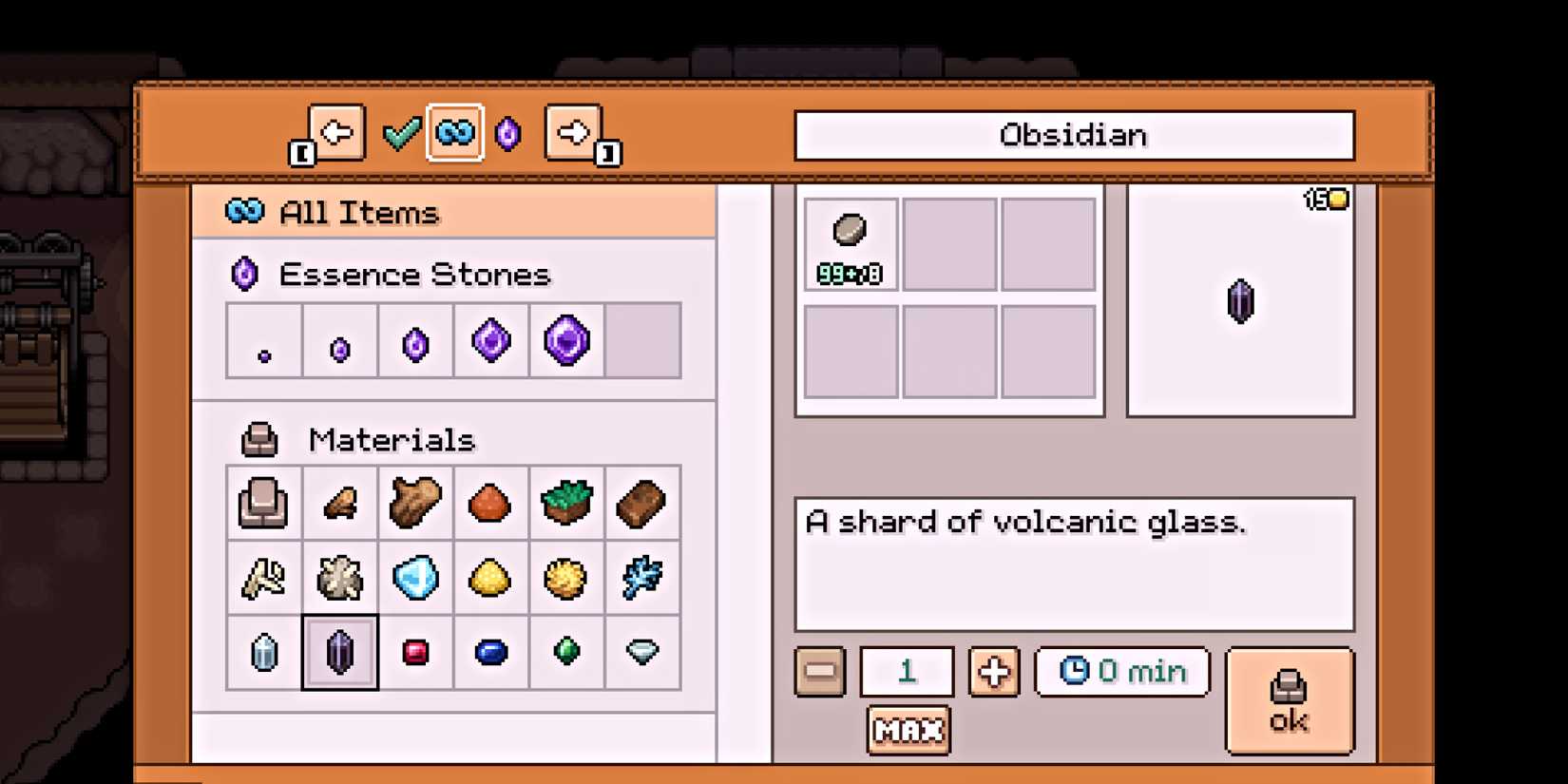This screenshot has height=784, width=1568.
Task: Select the All Items infinity filter icon
Action: 454,134
